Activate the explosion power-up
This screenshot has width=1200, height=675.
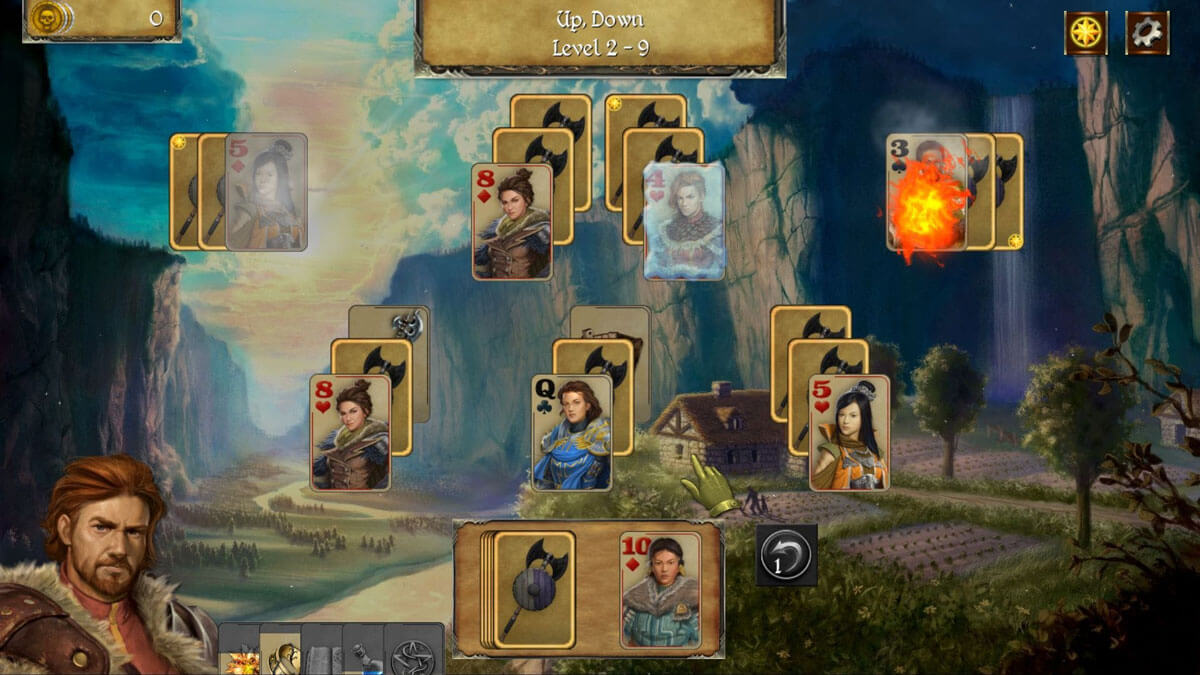pyautogui.click(x=240, y=656)
